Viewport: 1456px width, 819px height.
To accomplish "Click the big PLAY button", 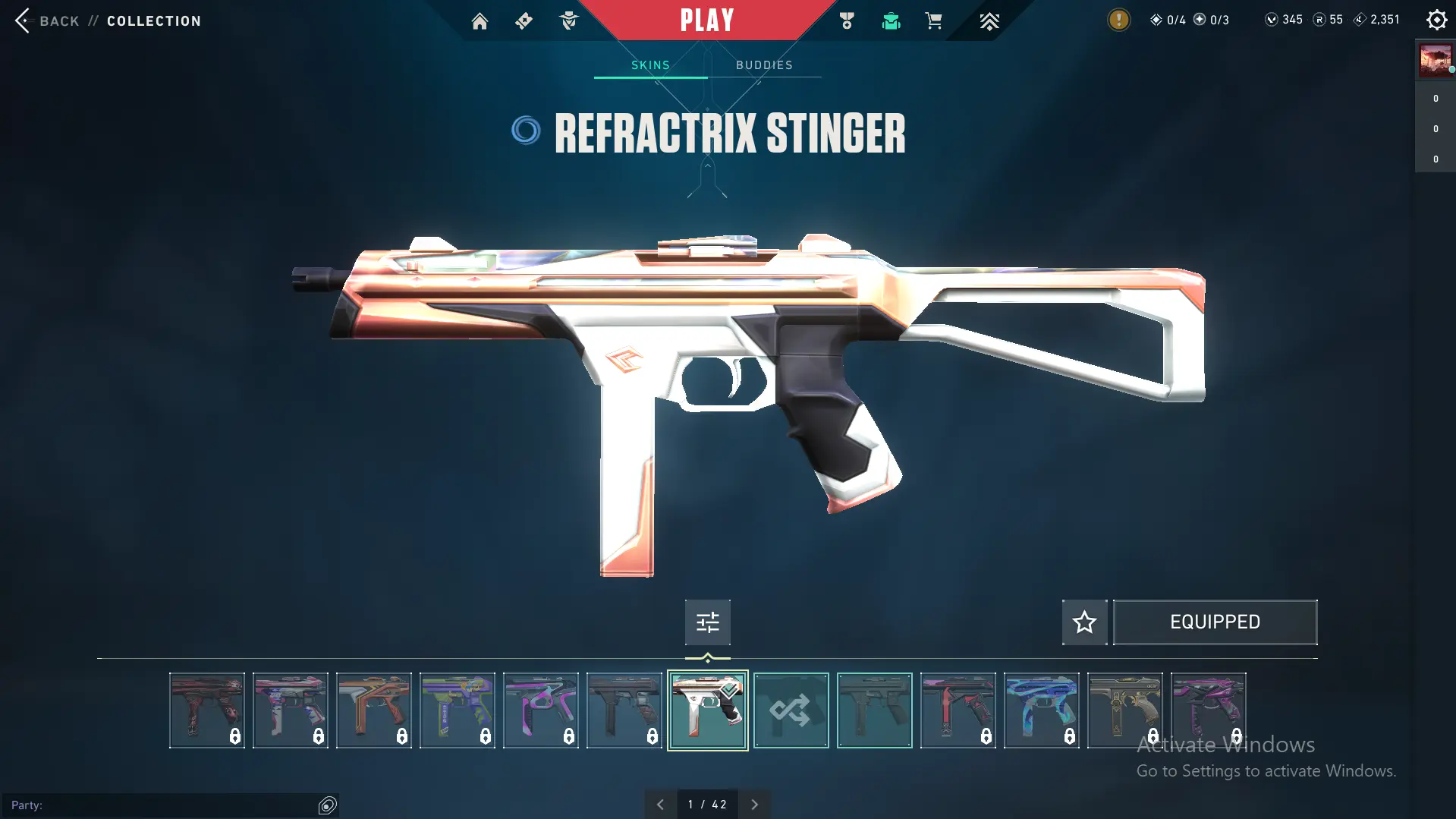I will pyautogui.click(x=707, y=20).
